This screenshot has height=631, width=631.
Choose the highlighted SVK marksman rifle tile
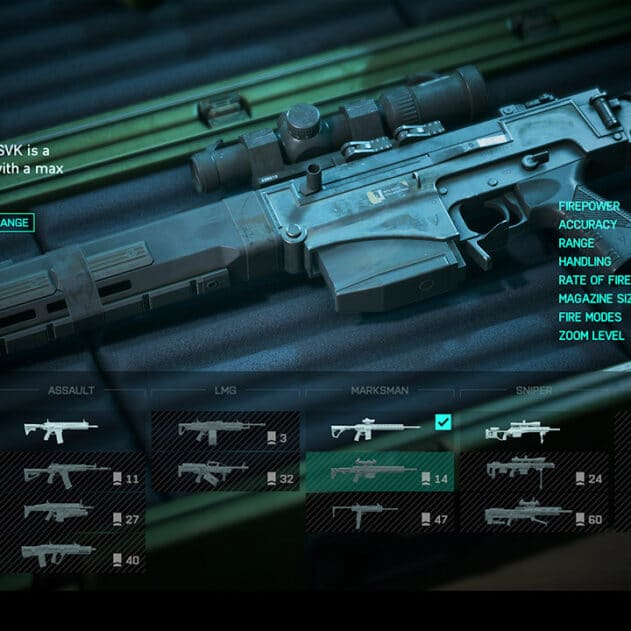(380, 472)
